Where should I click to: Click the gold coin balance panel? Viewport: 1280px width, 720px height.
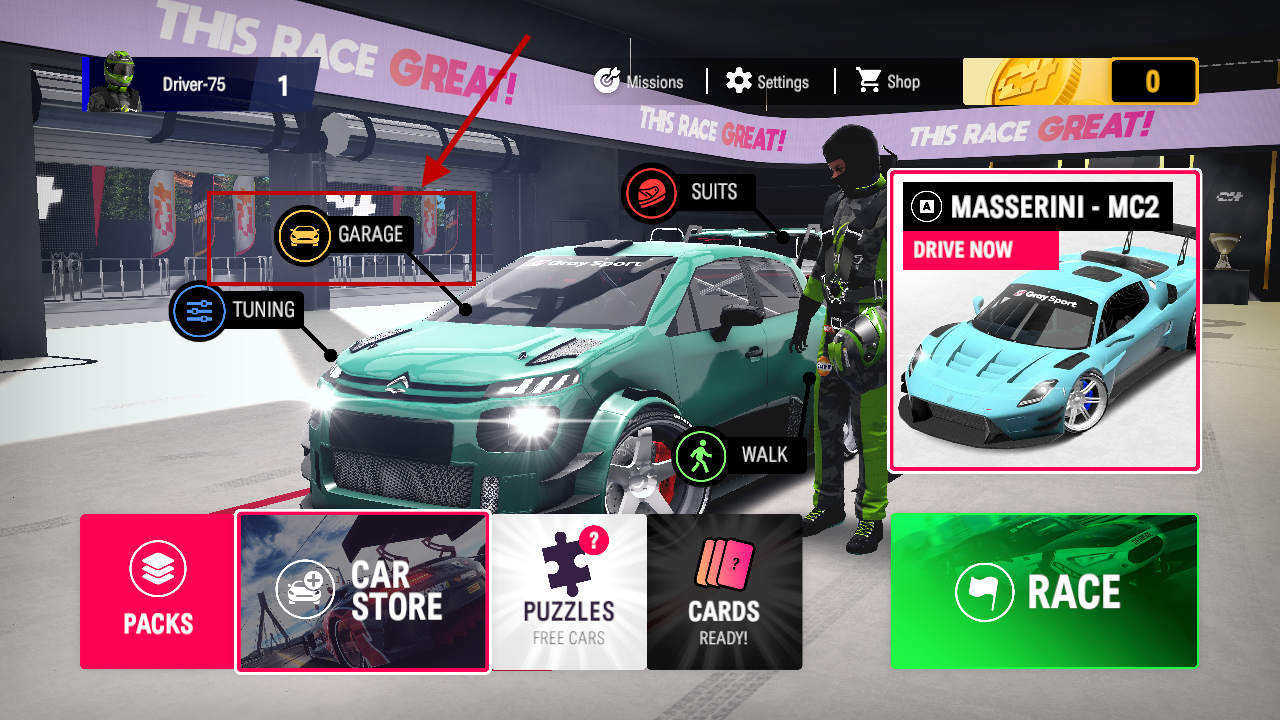(1080, 82)
